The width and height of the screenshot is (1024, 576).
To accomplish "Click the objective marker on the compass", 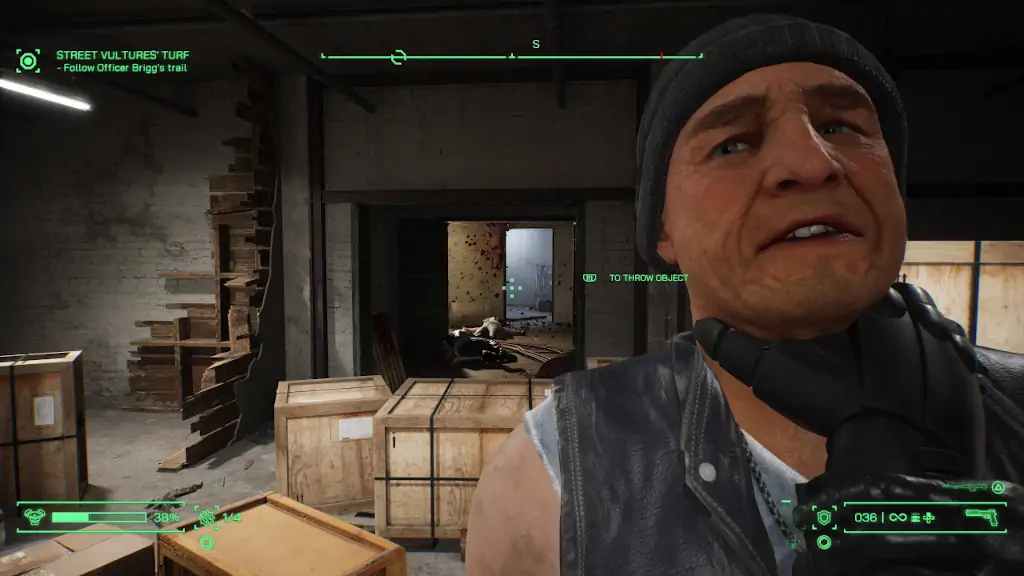I will [x=398, y=57].
